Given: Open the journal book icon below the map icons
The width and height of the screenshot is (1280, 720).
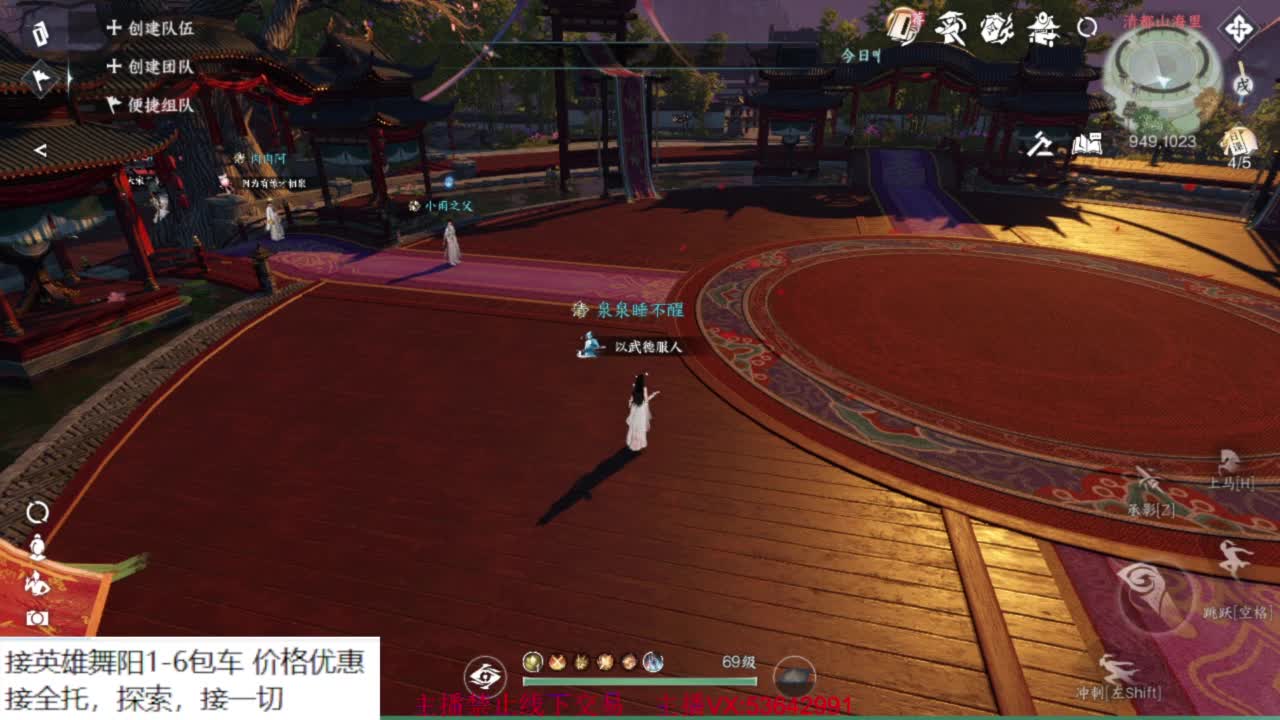Looking at the screenshot, I should point(1087,144).
